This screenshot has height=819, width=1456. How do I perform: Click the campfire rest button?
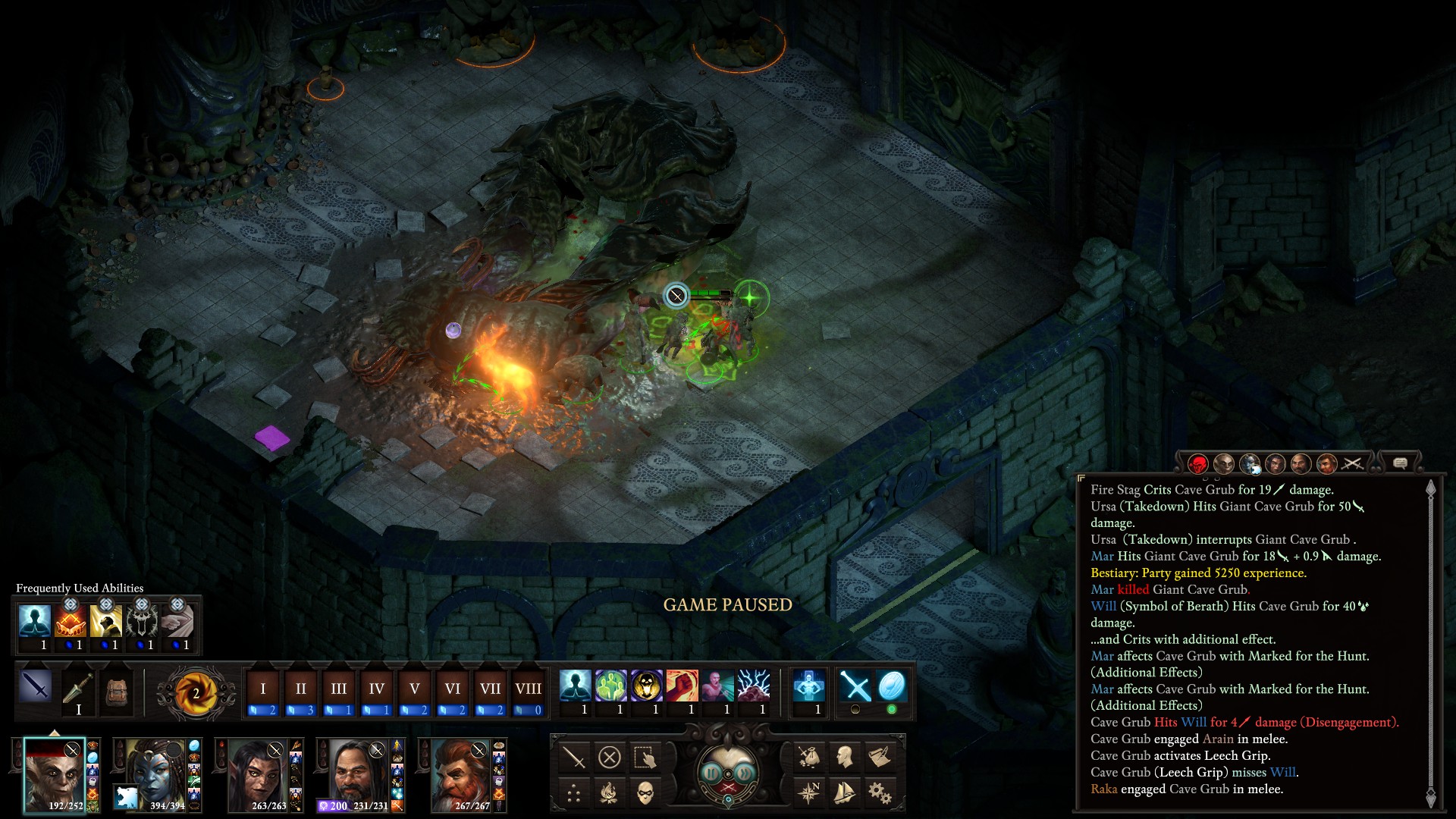609,793
